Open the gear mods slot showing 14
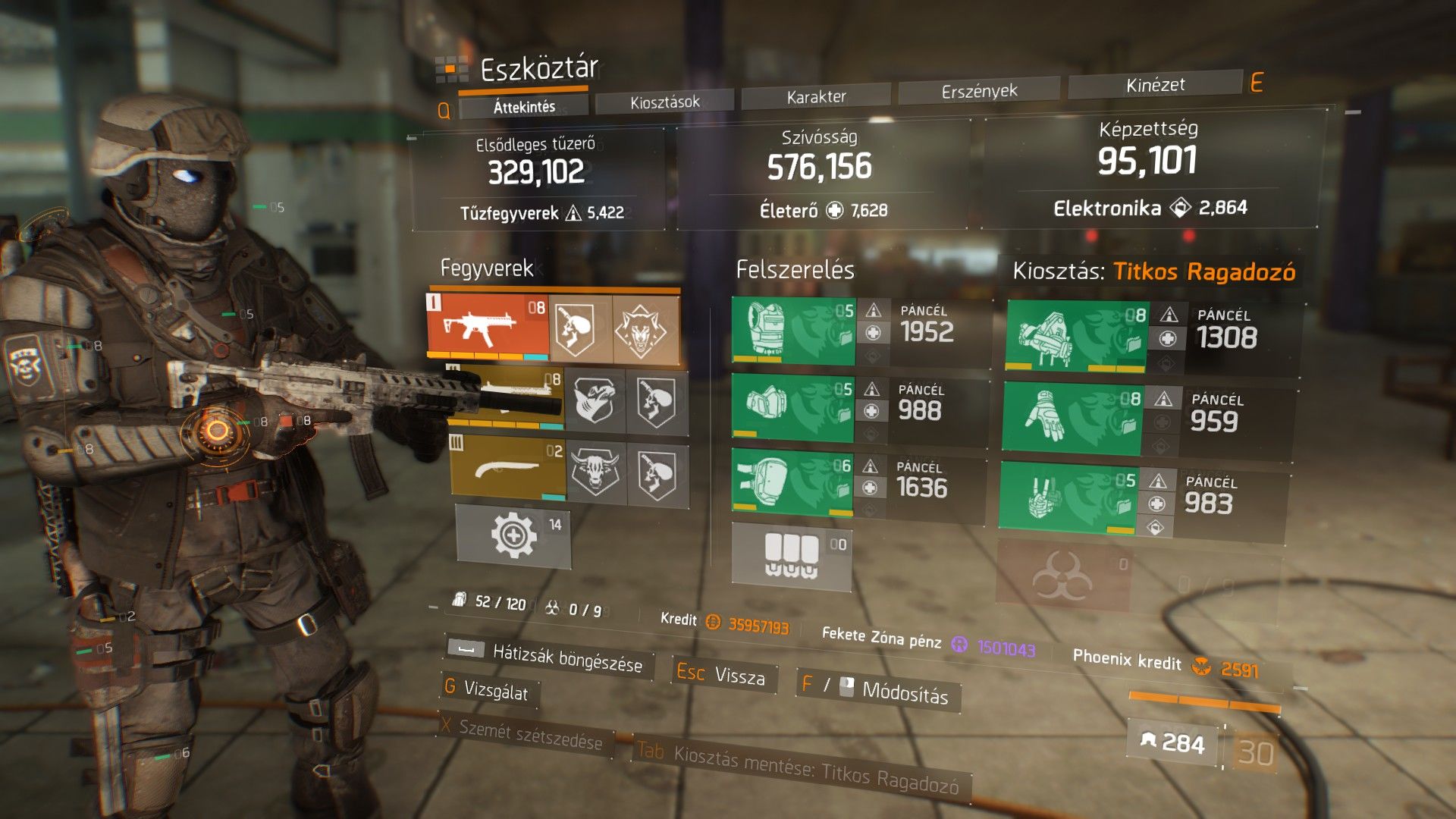Viewport: 1456px width, 819px height. pyautogui.click(x=513, y=535)
